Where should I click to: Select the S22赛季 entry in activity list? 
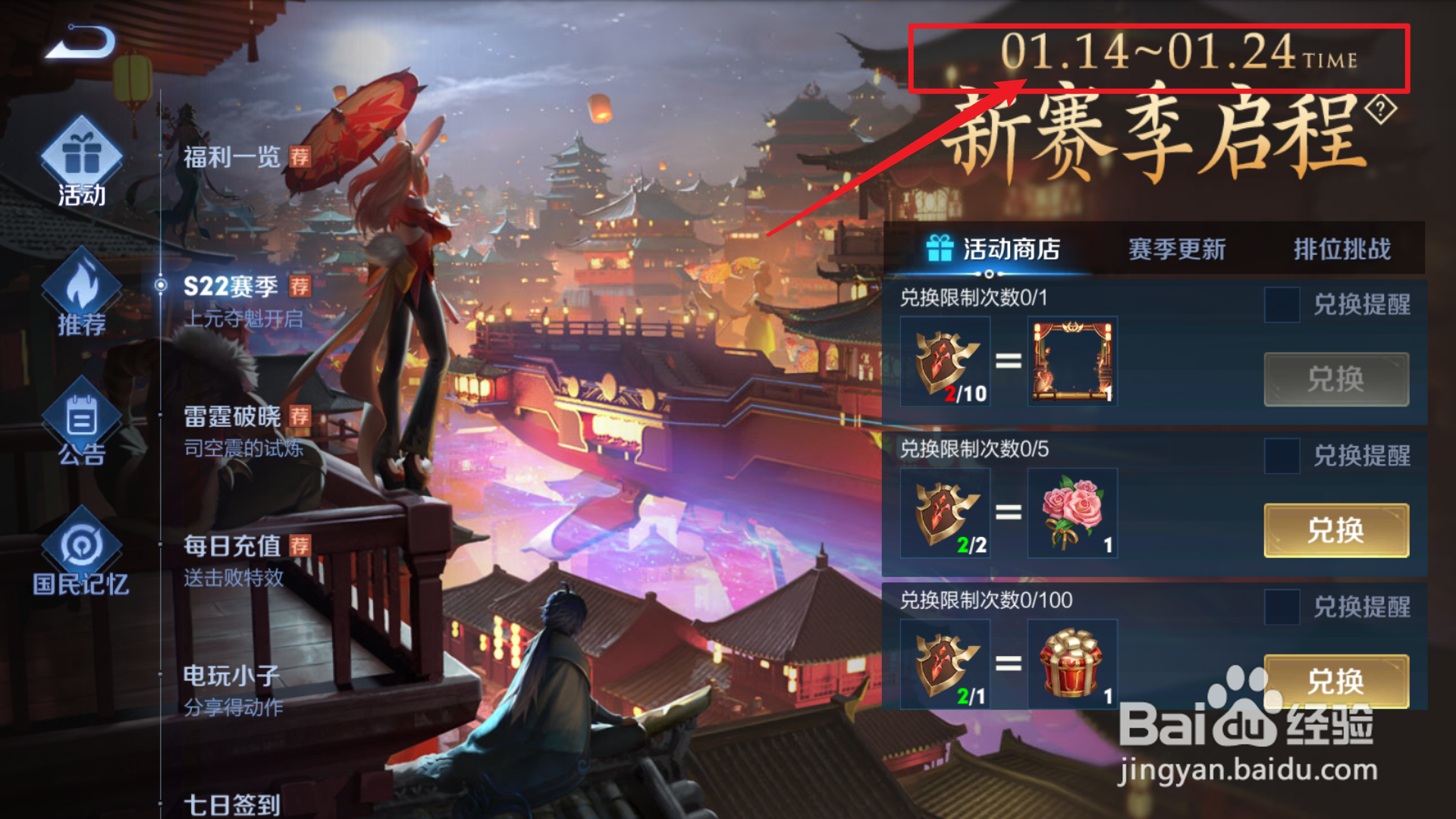pyautogui.click(x=229, y=287)
